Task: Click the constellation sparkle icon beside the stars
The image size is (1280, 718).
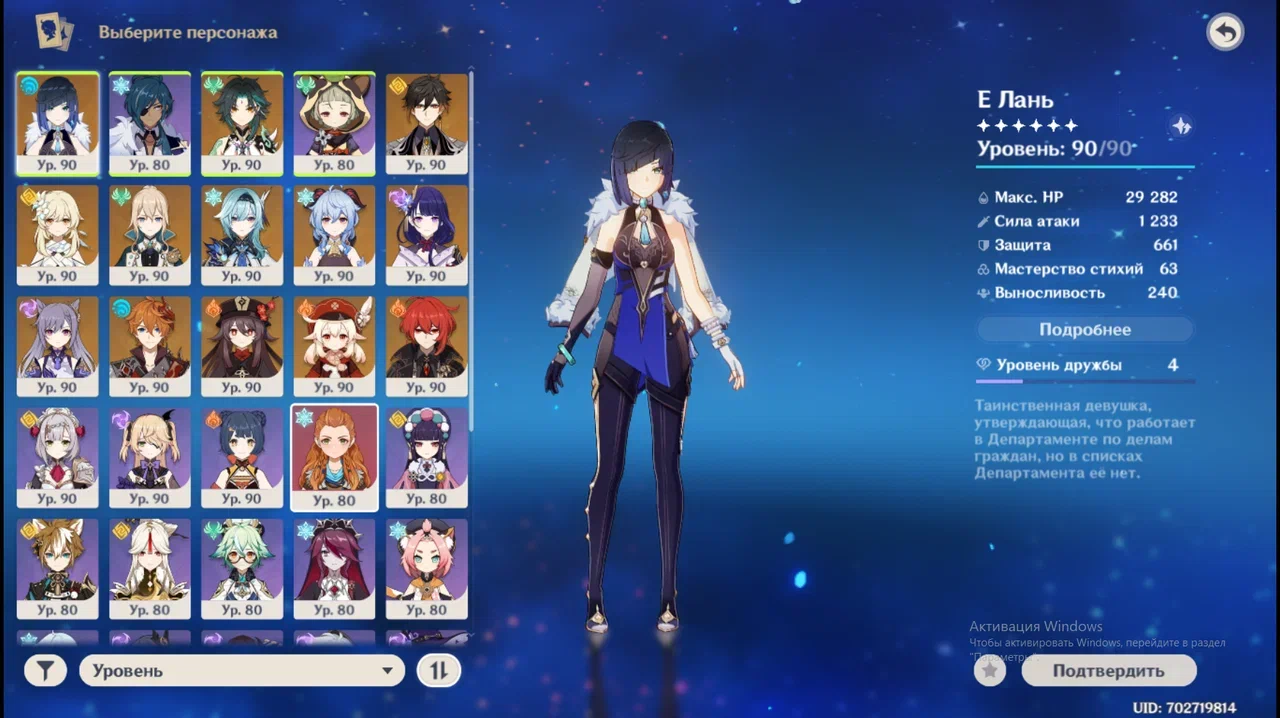Action: pos(1181,126)
